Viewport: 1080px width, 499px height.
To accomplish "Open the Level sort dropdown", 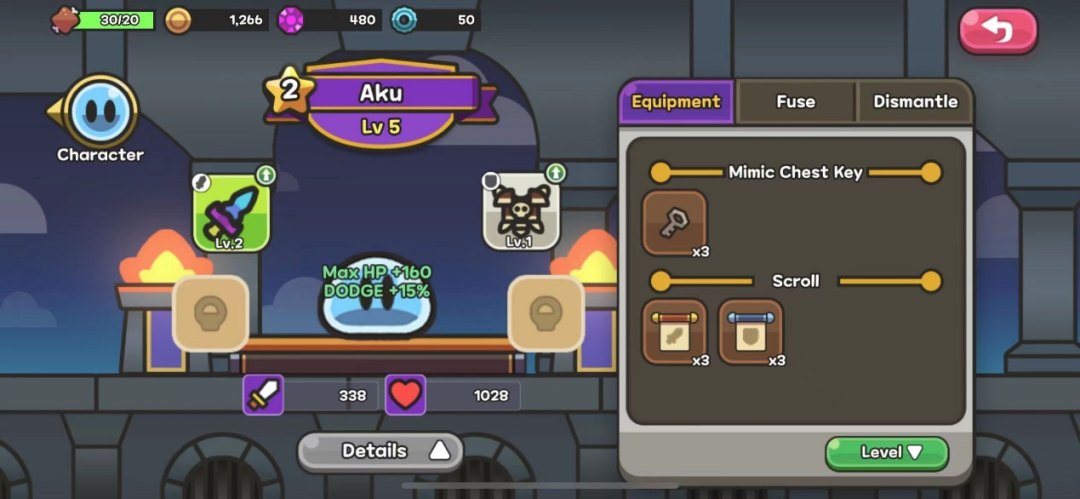I will [x=886, y=453].
